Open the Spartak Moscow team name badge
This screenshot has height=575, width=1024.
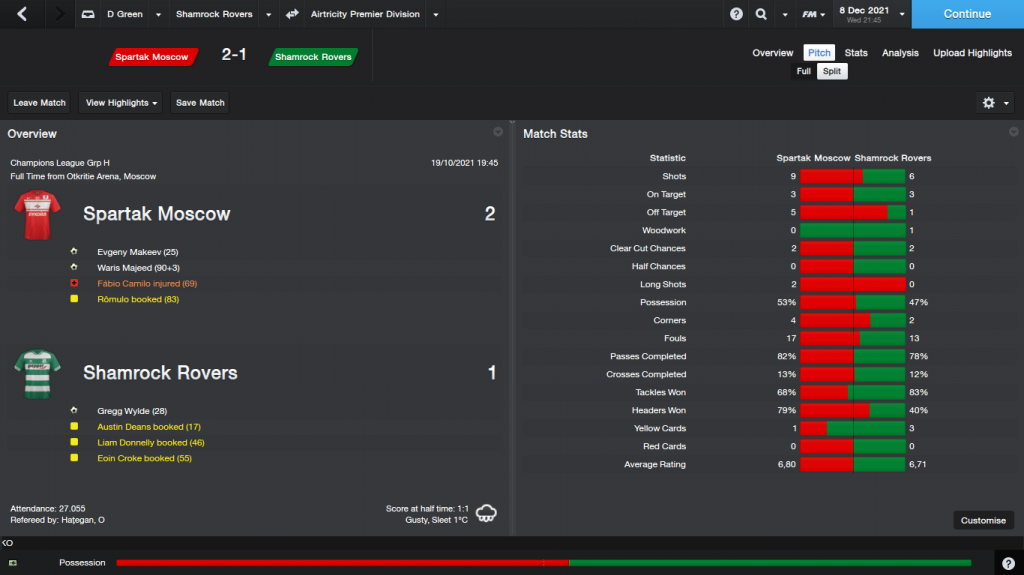pos(152,57)
